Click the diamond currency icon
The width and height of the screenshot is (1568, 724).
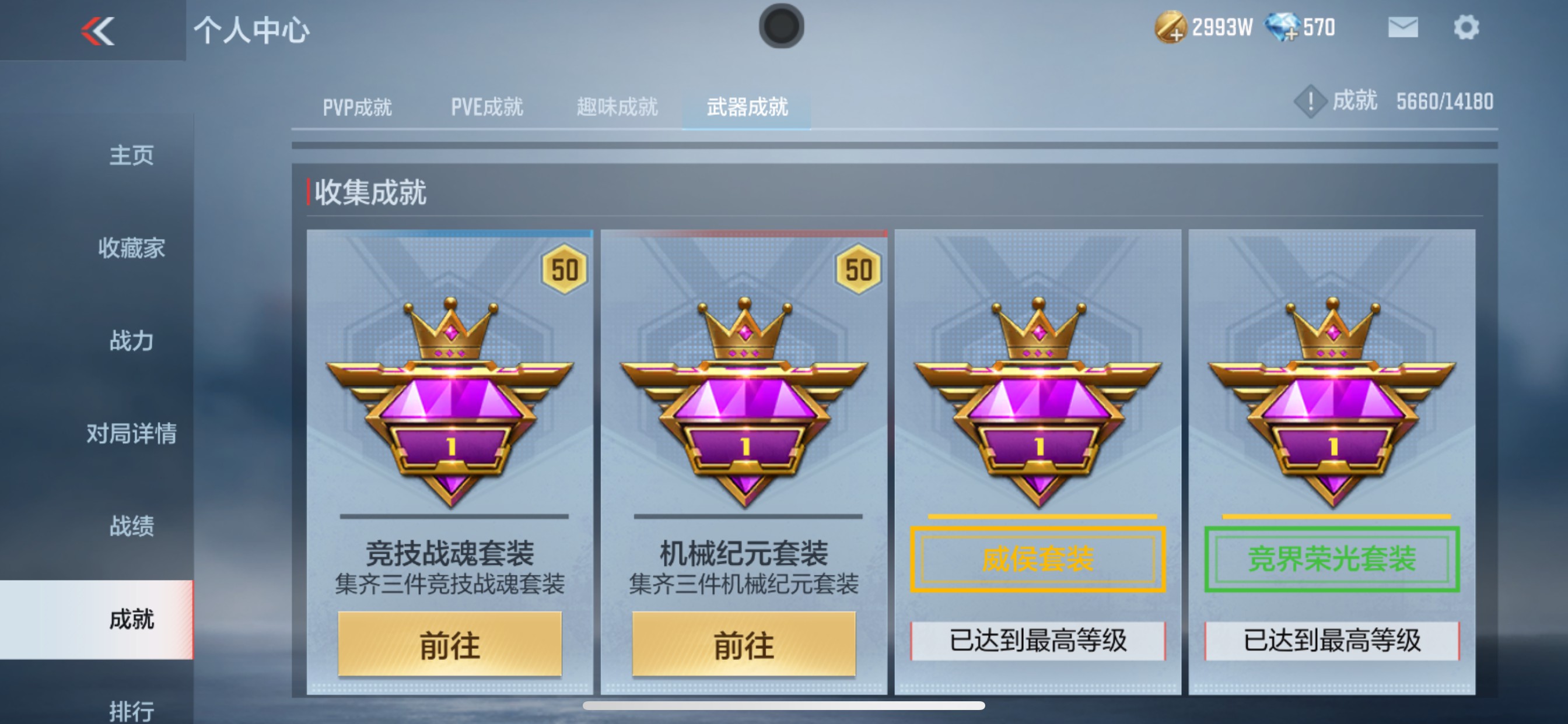[x=1283, y=27]
